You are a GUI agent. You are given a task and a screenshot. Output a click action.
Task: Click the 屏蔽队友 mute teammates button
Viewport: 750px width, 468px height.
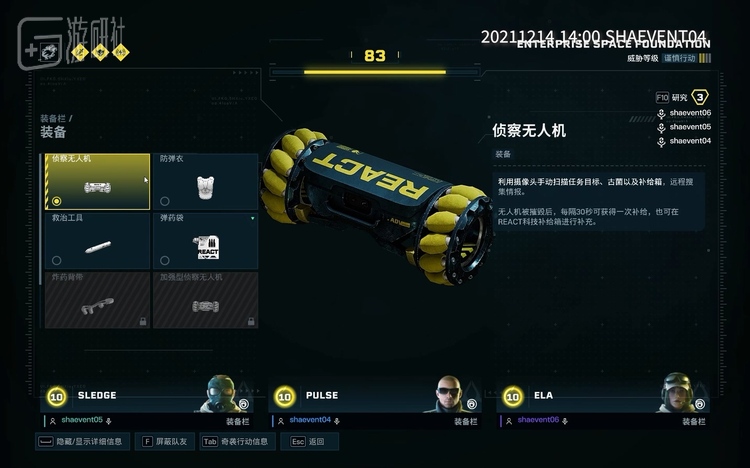coord(164,441)
